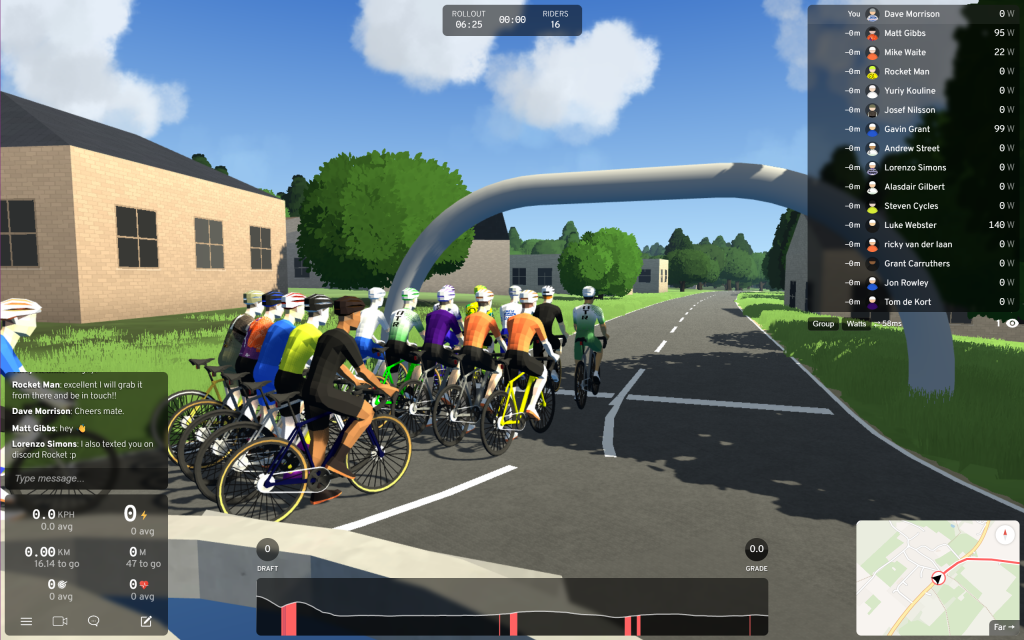Open the hamburger menu icon

coord(26,621)
